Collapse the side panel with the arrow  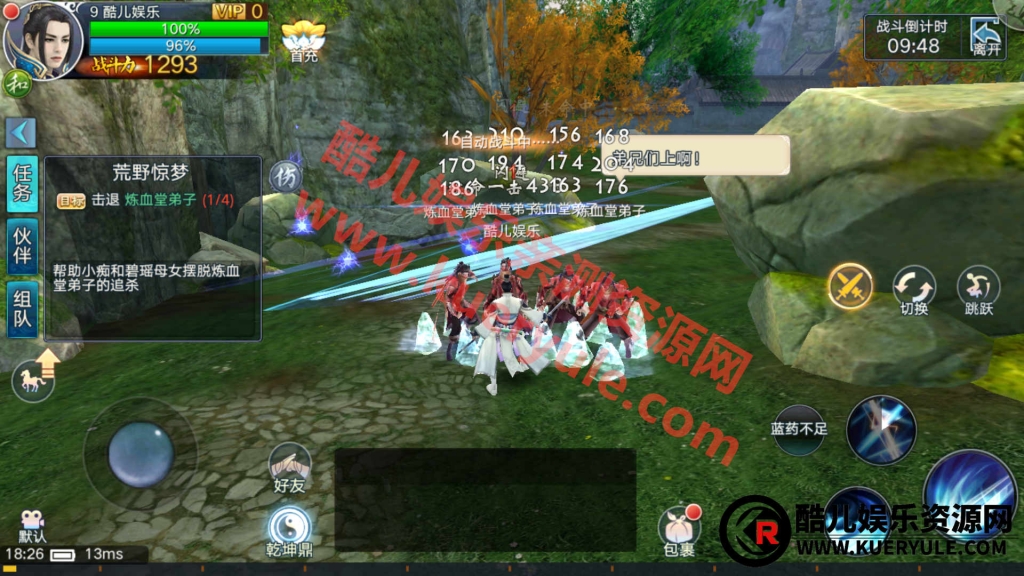tap(21, 132)
